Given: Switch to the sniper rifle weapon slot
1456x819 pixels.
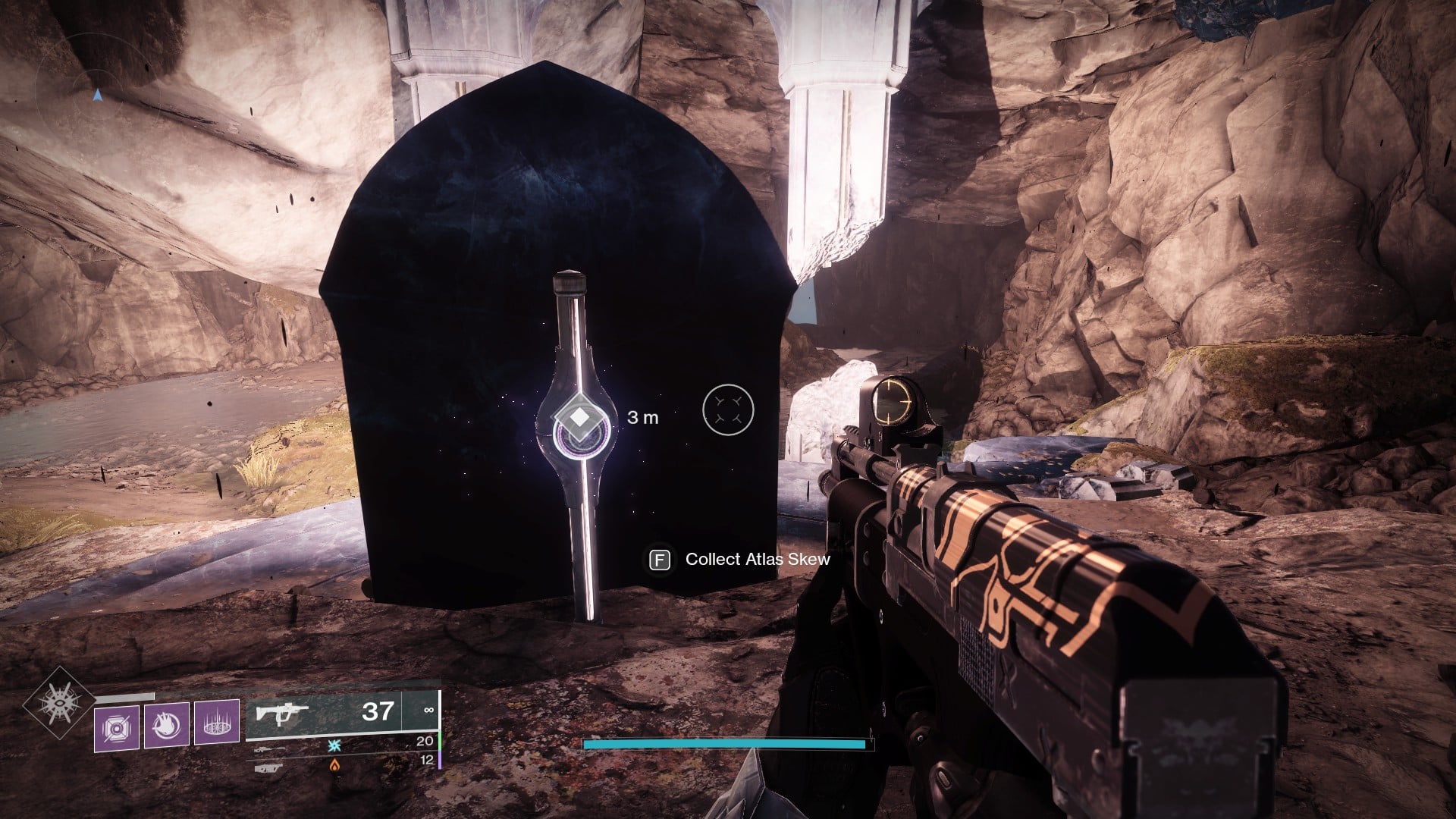Looking at the screenshot, I should tap(270, 748).
